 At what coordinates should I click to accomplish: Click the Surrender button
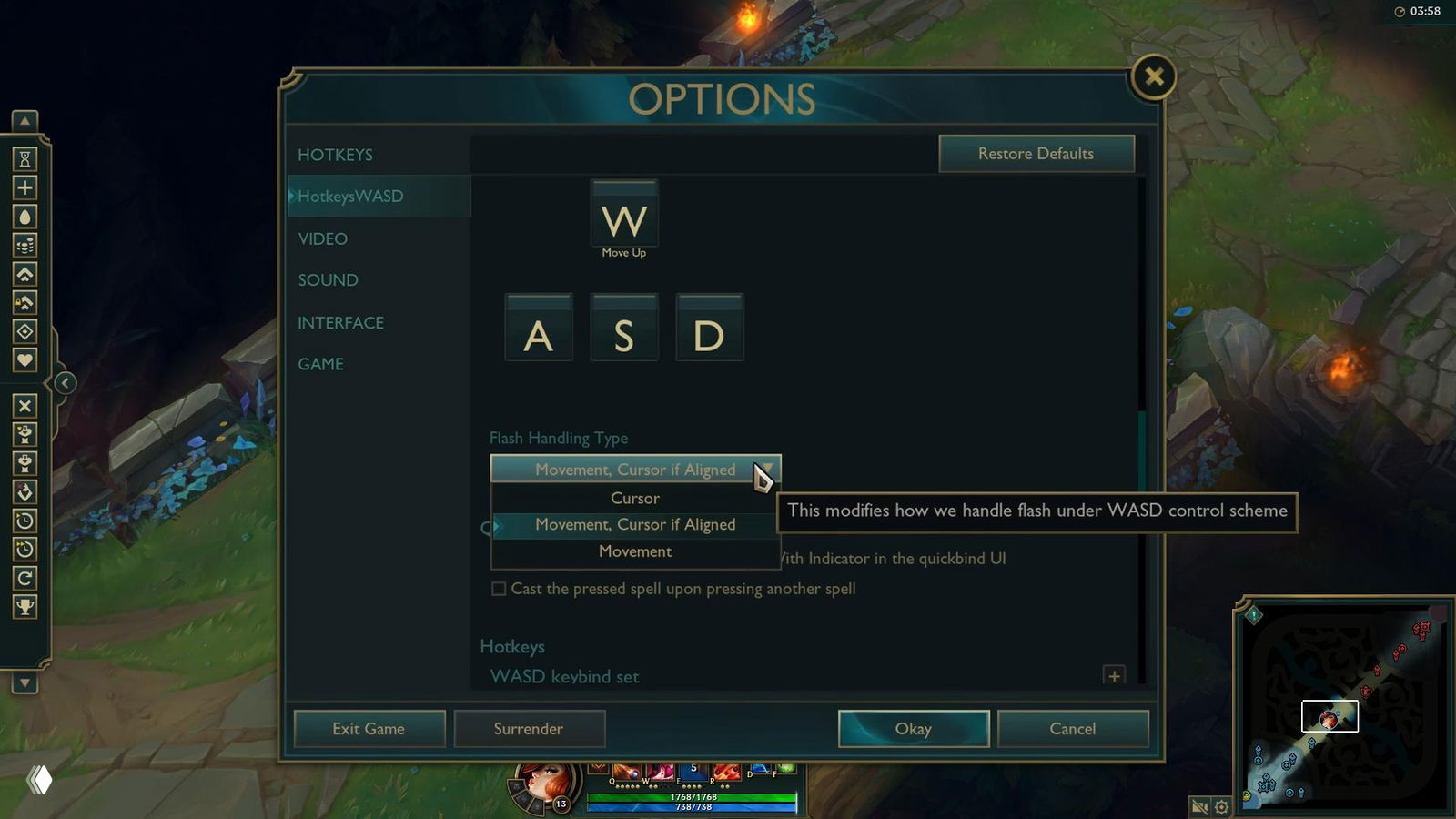pos(529,729)
